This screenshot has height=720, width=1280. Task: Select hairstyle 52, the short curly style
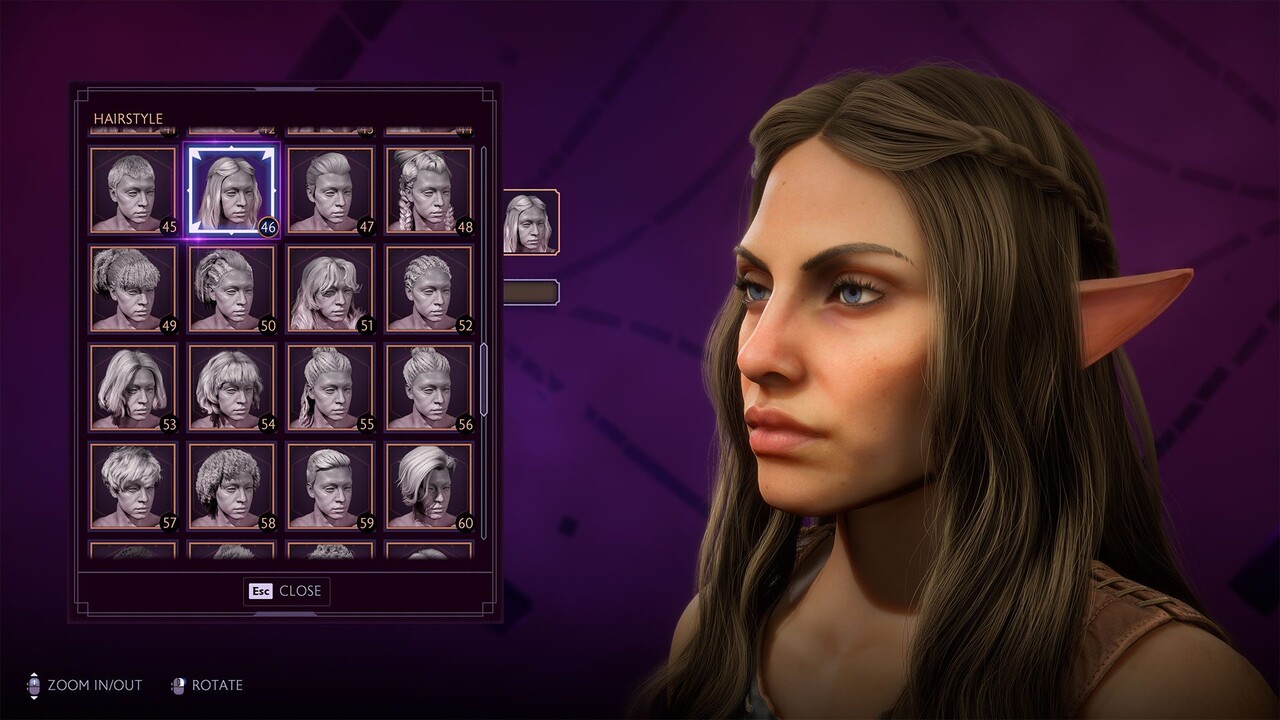(x=430, y=289)
